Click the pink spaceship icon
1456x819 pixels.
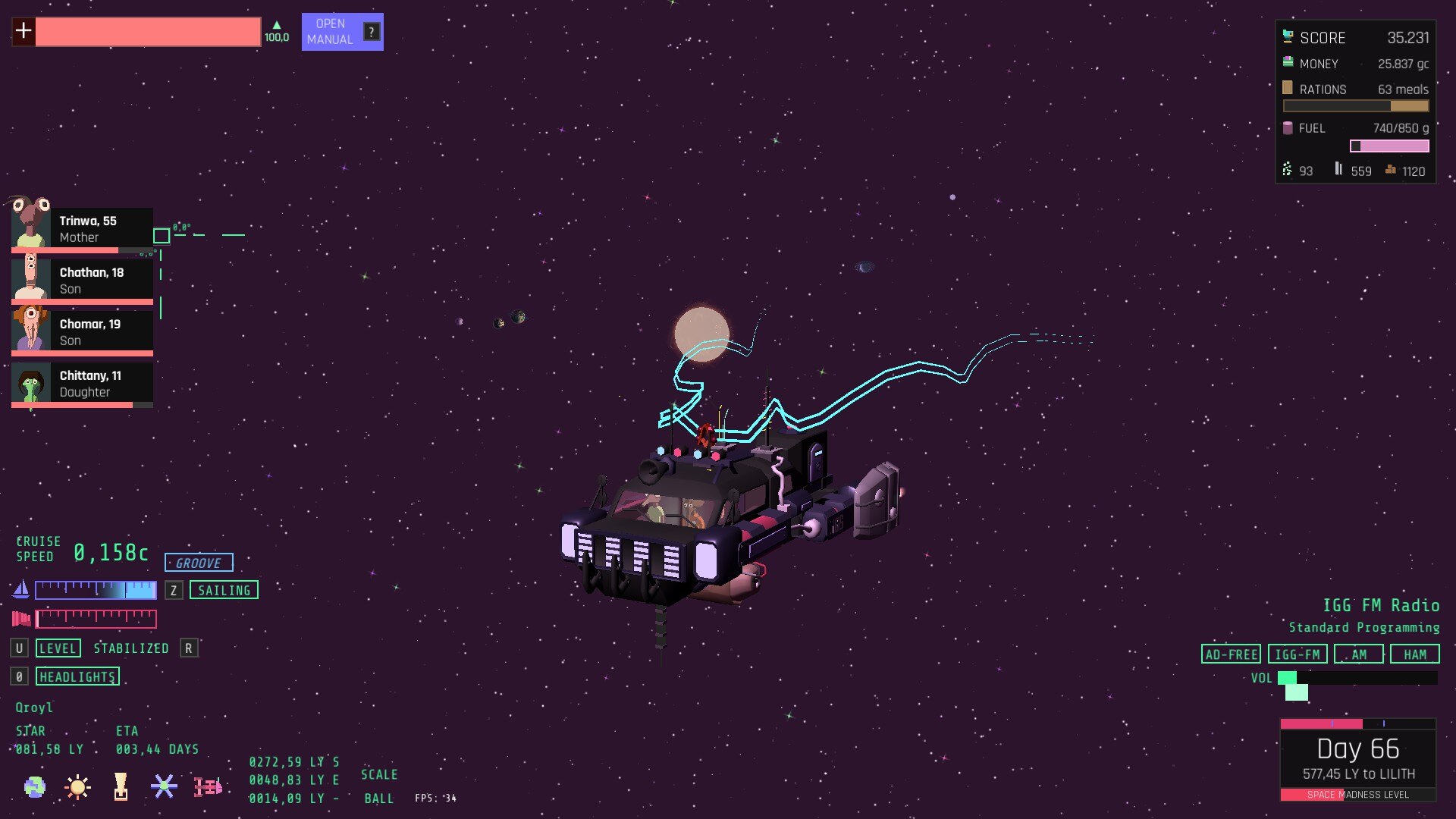click(x=208, y=787)
